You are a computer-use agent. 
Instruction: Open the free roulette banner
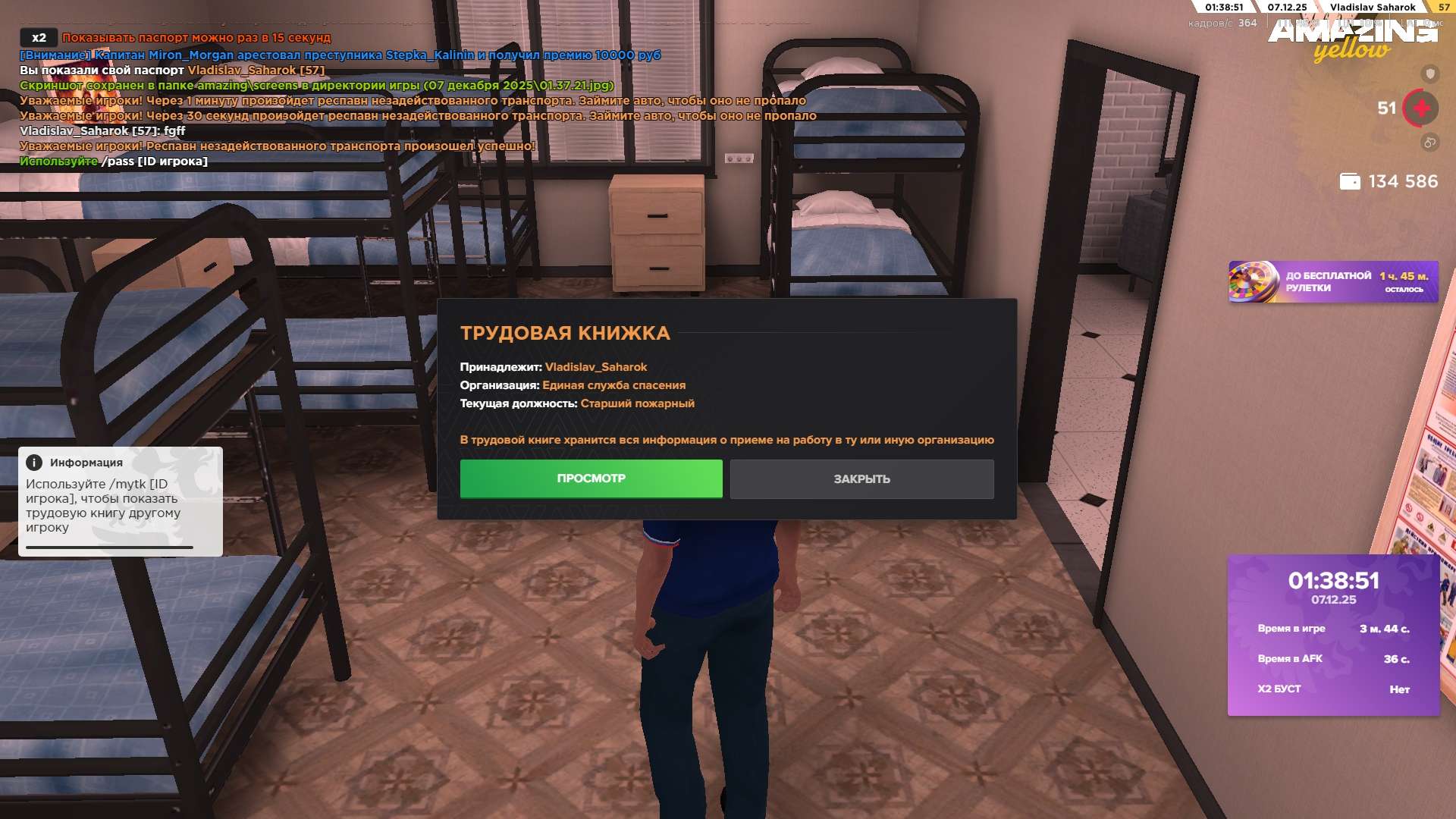(1332, 282)
